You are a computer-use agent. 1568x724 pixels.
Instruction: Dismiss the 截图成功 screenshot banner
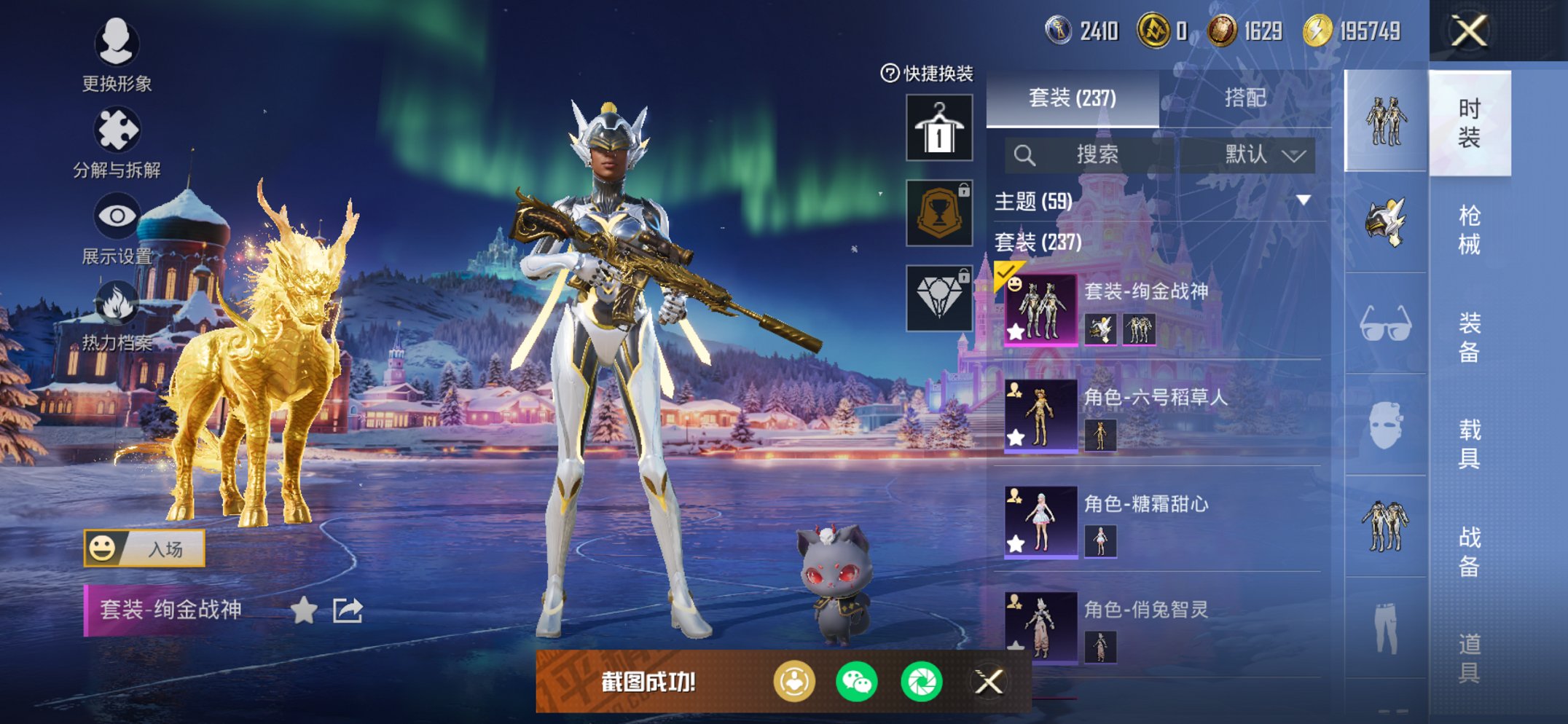click(x=989, y=682)
